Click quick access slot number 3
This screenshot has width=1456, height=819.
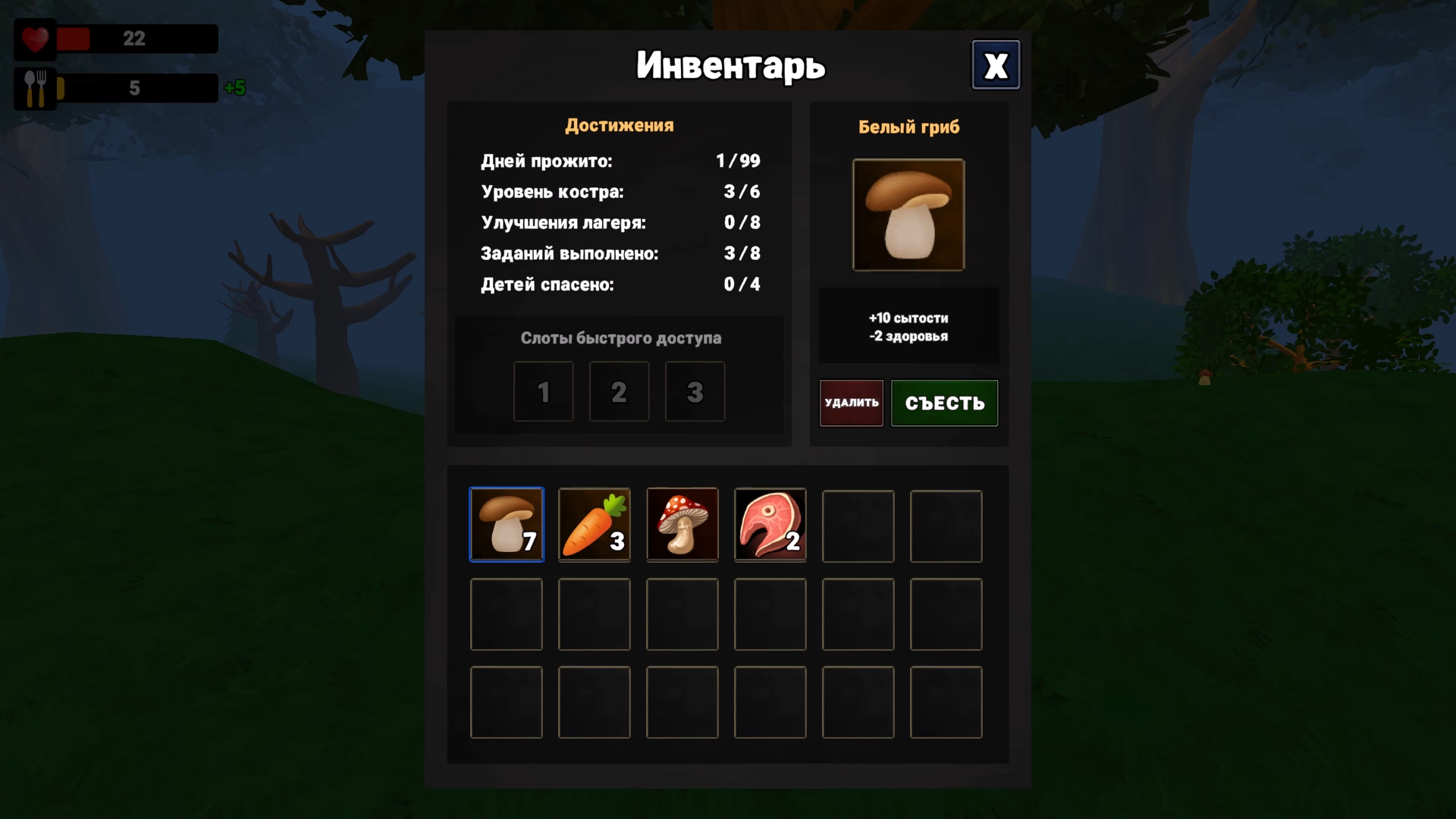click(x=695, y=391)
